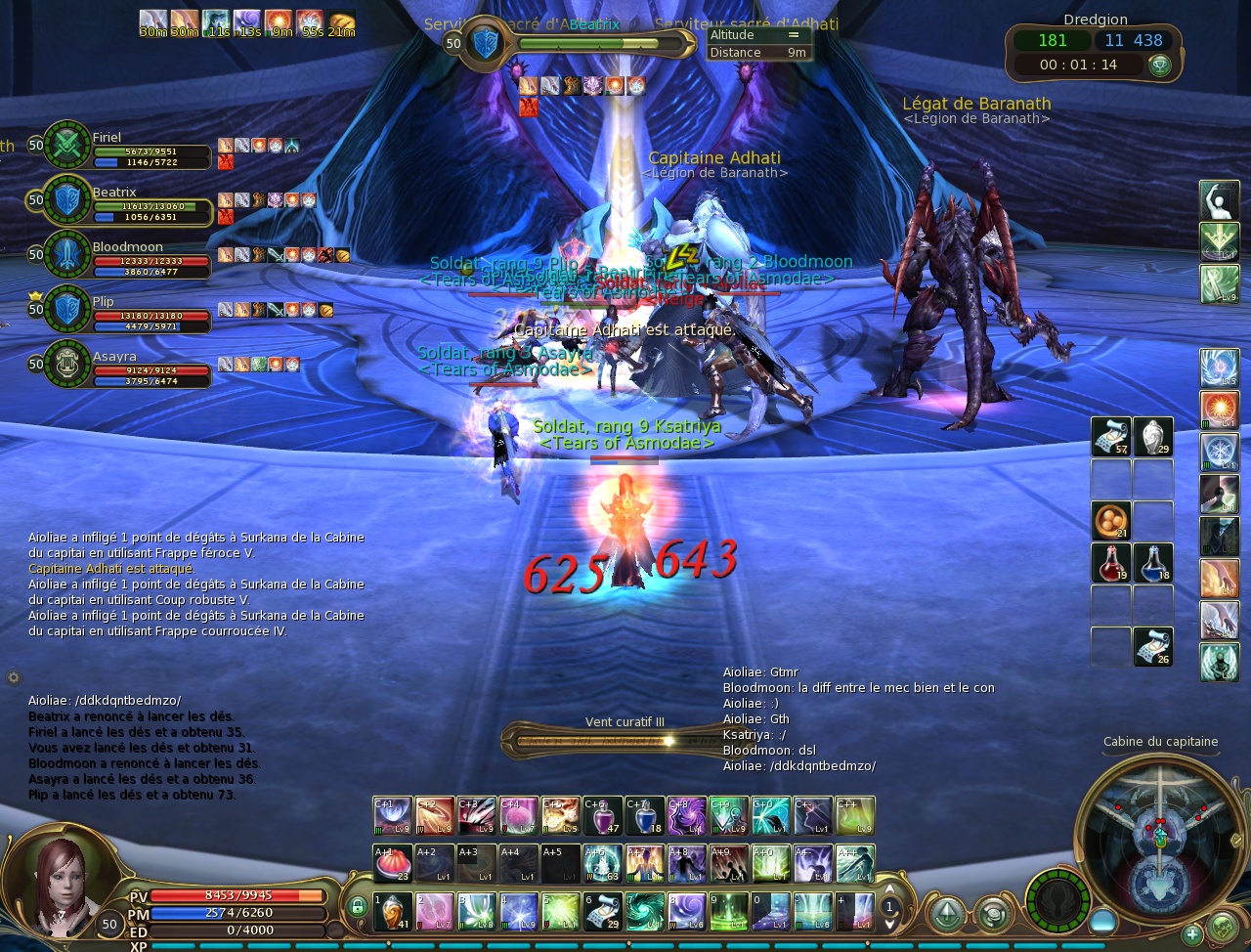This screenshot has height=952, width=1251.
Task: Activate the orange flask in hotbar slot 1
Action: pyautogui.click(x=392, y=911)
